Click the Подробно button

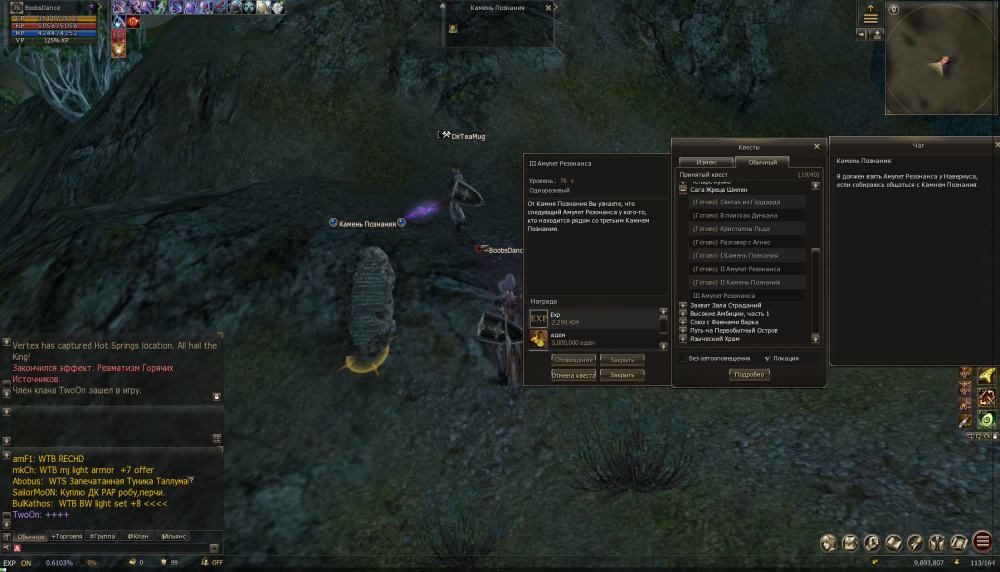click(748, 374)
